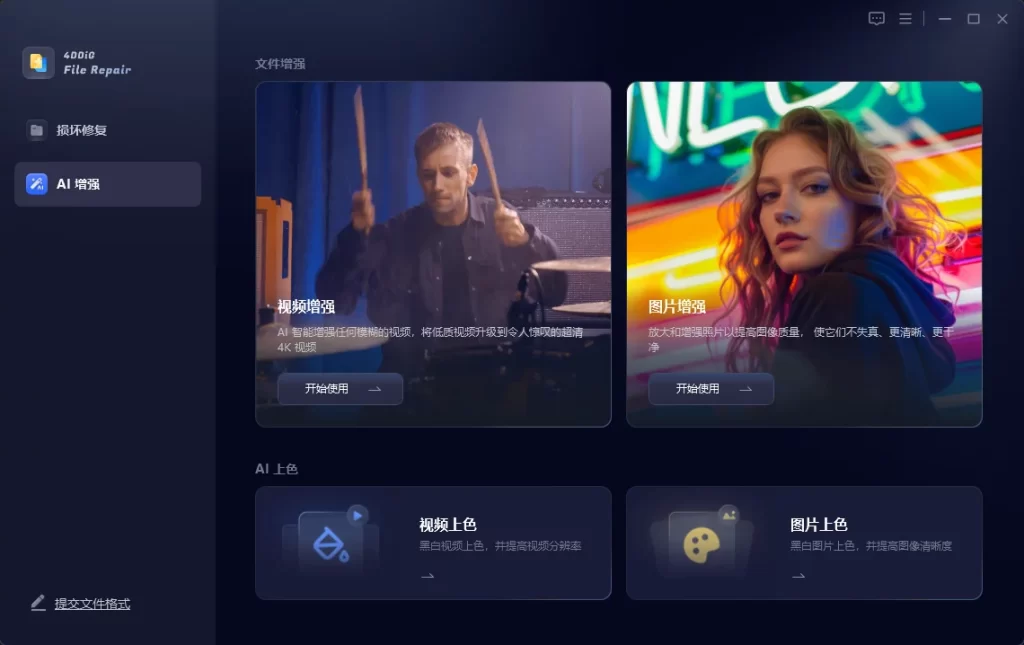Open the feedback message icon
1024x645 pixels.
point(876,19)
